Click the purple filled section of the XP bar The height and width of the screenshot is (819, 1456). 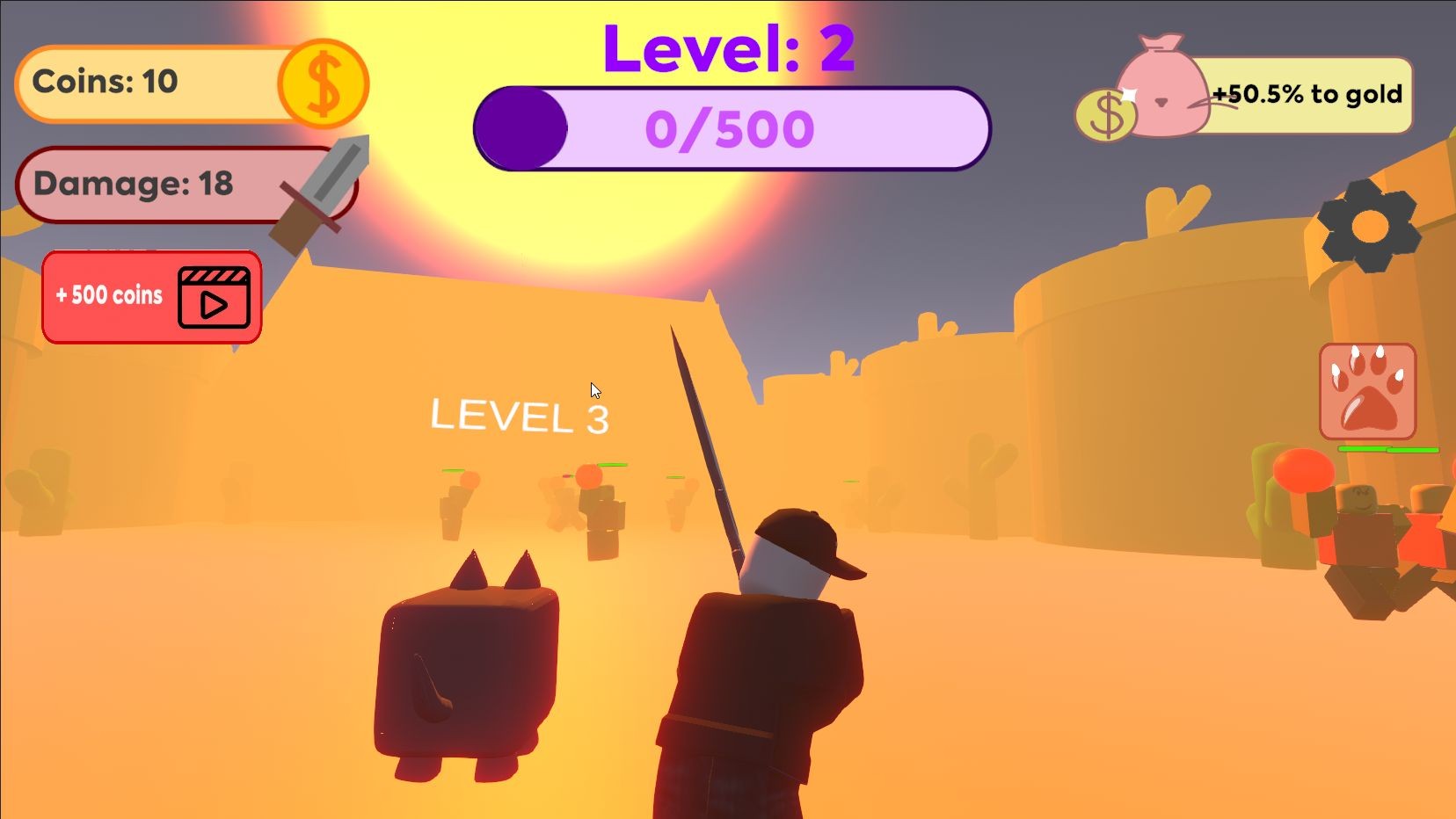[x=521, y=128]
